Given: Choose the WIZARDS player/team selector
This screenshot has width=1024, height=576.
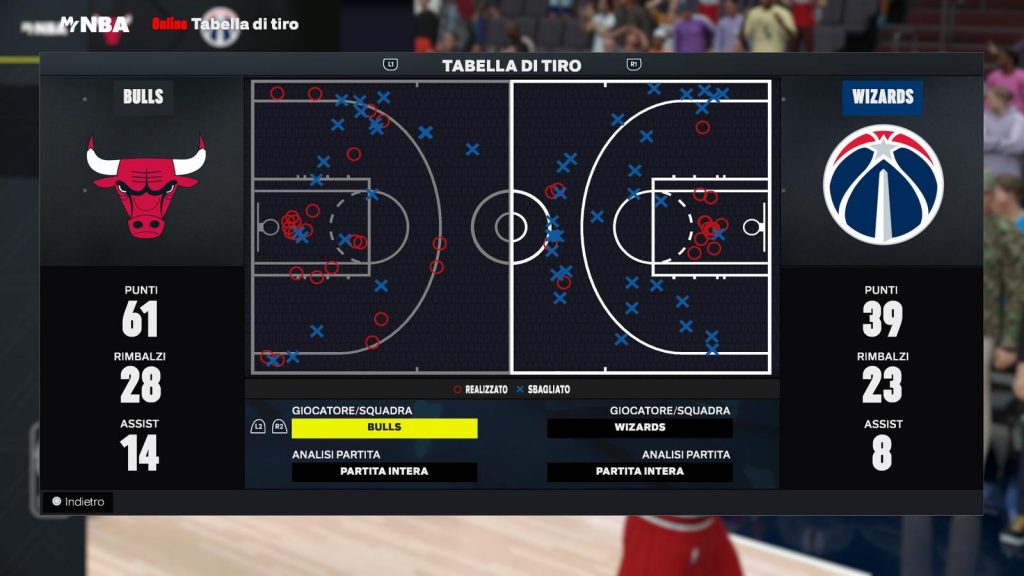Looking at the screenshot, I should [640, 428].
